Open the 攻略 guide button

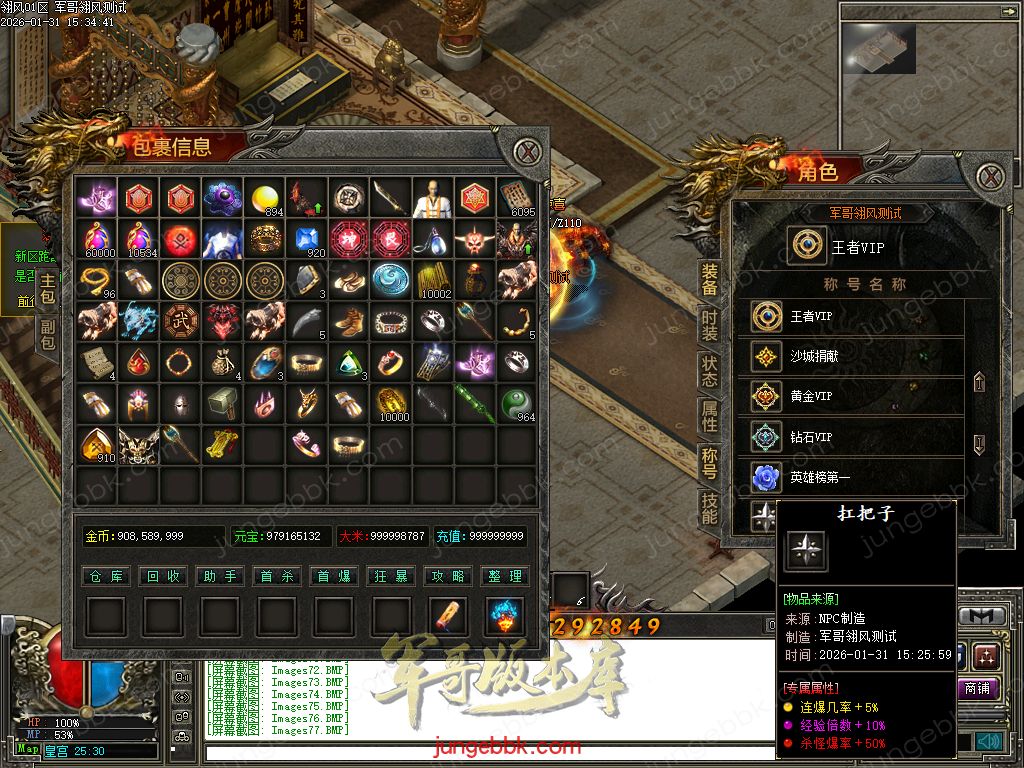click(x=448, y=576)
